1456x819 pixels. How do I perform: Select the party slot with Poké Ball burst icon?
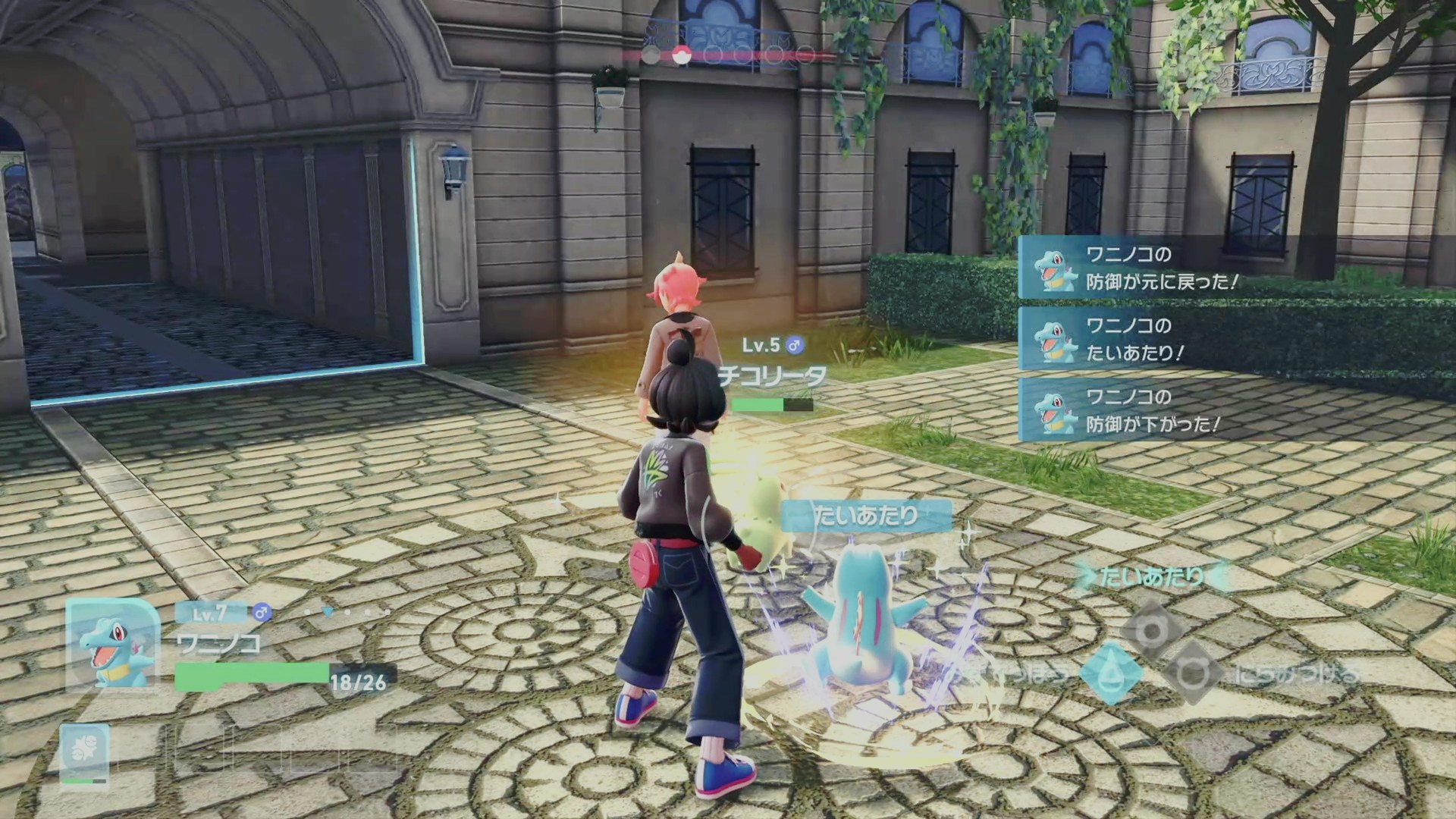click(84, 753)
